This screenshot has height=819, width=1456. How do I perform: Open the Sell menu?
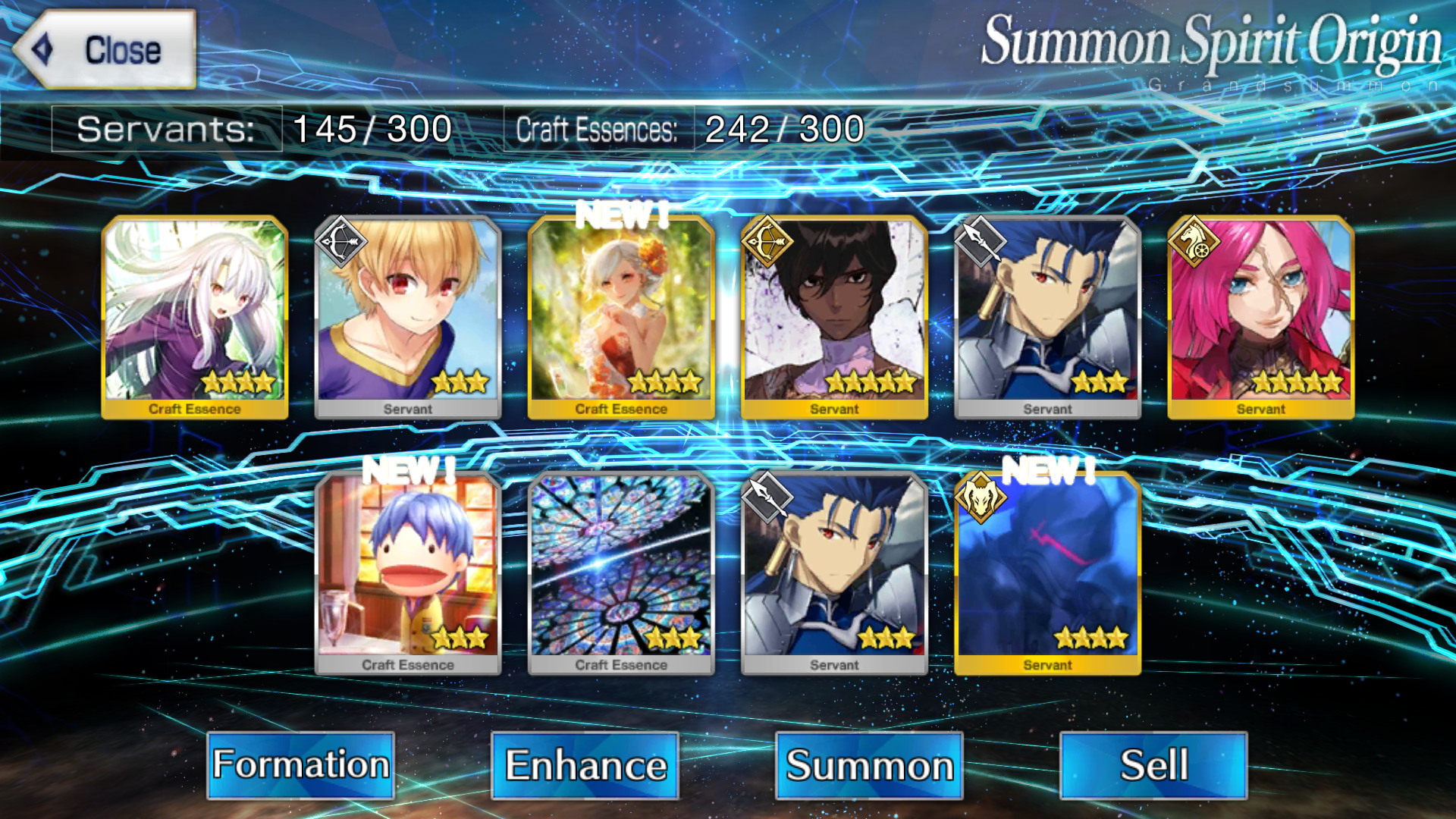(x=1153, y=764)
